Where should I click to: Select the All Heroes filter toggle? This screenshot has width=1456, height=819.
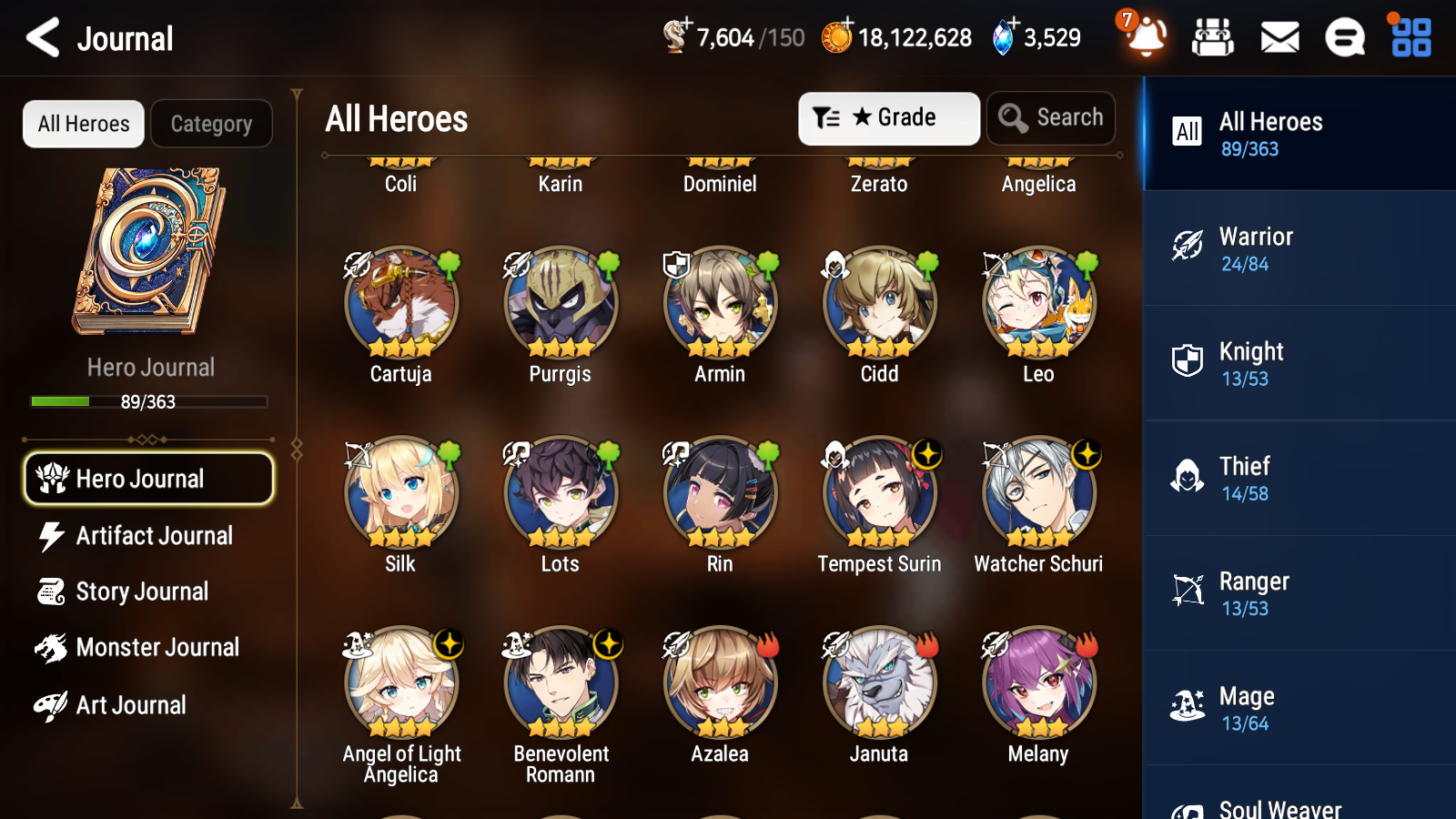83,123
